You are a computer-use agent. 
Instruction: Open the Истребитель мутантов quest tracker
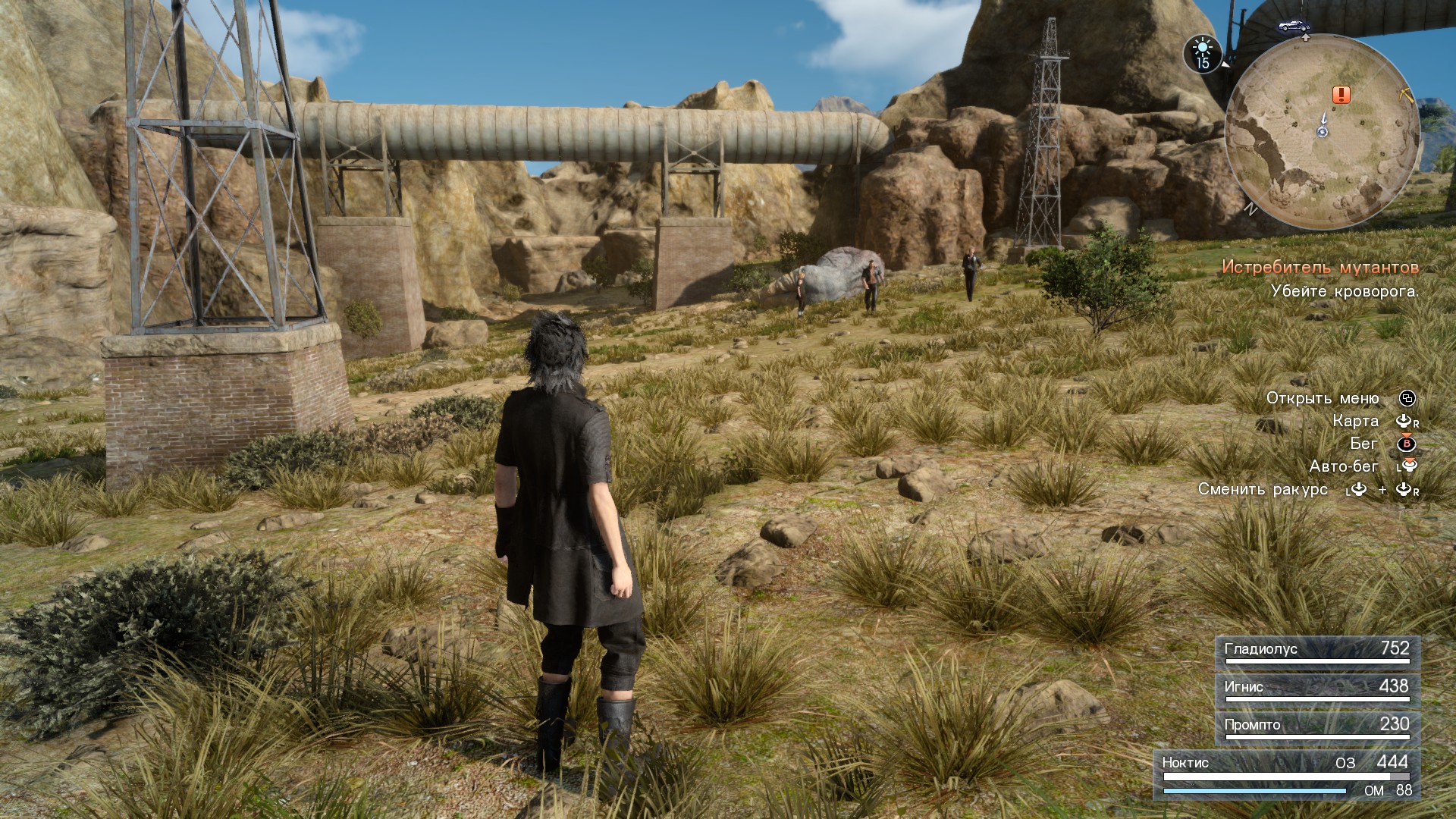pyautogui.click(x=1319, y=267)
